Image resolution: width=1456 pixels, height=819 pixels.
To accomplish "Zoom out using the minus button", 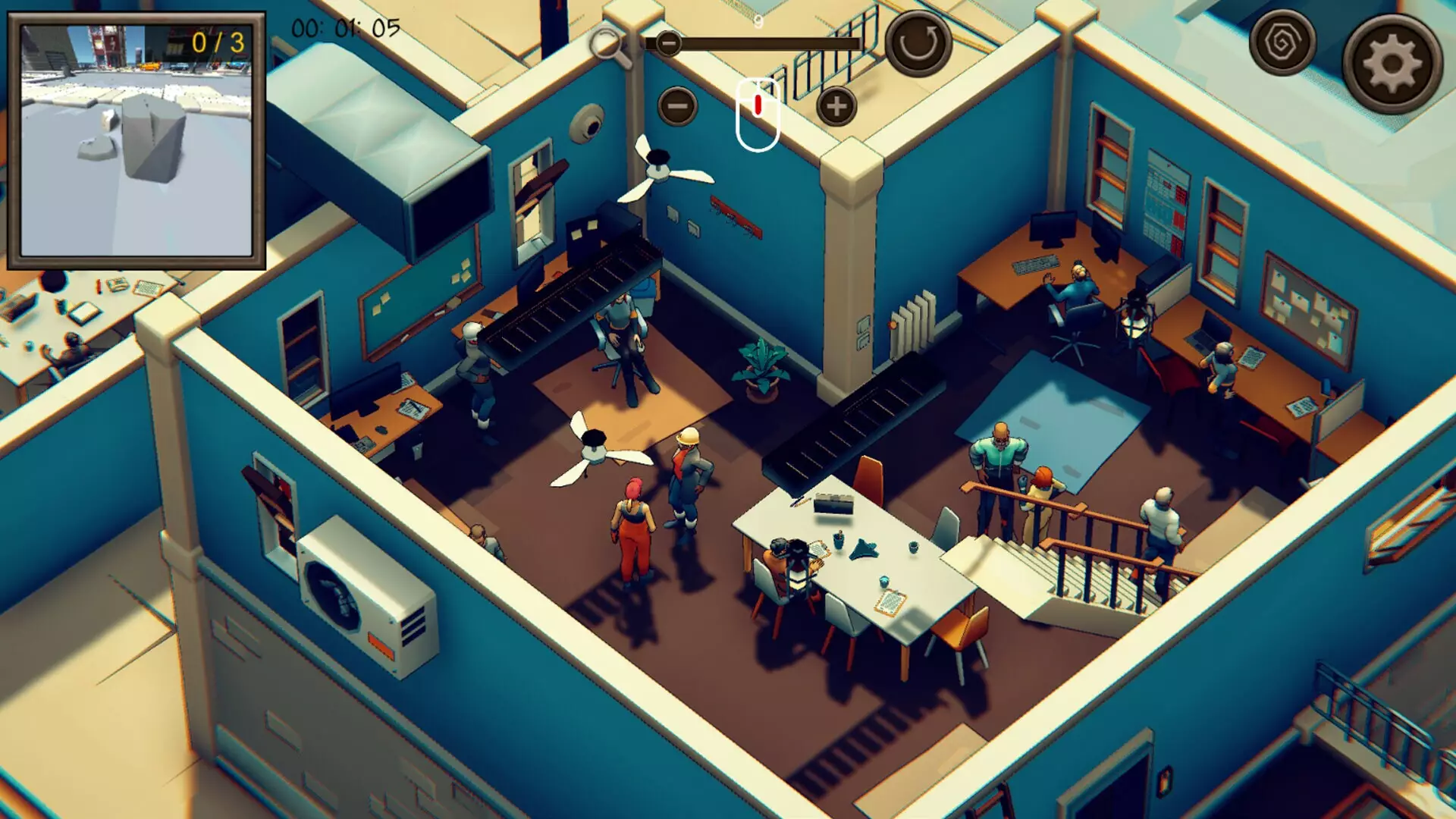I will pos(677,106).
